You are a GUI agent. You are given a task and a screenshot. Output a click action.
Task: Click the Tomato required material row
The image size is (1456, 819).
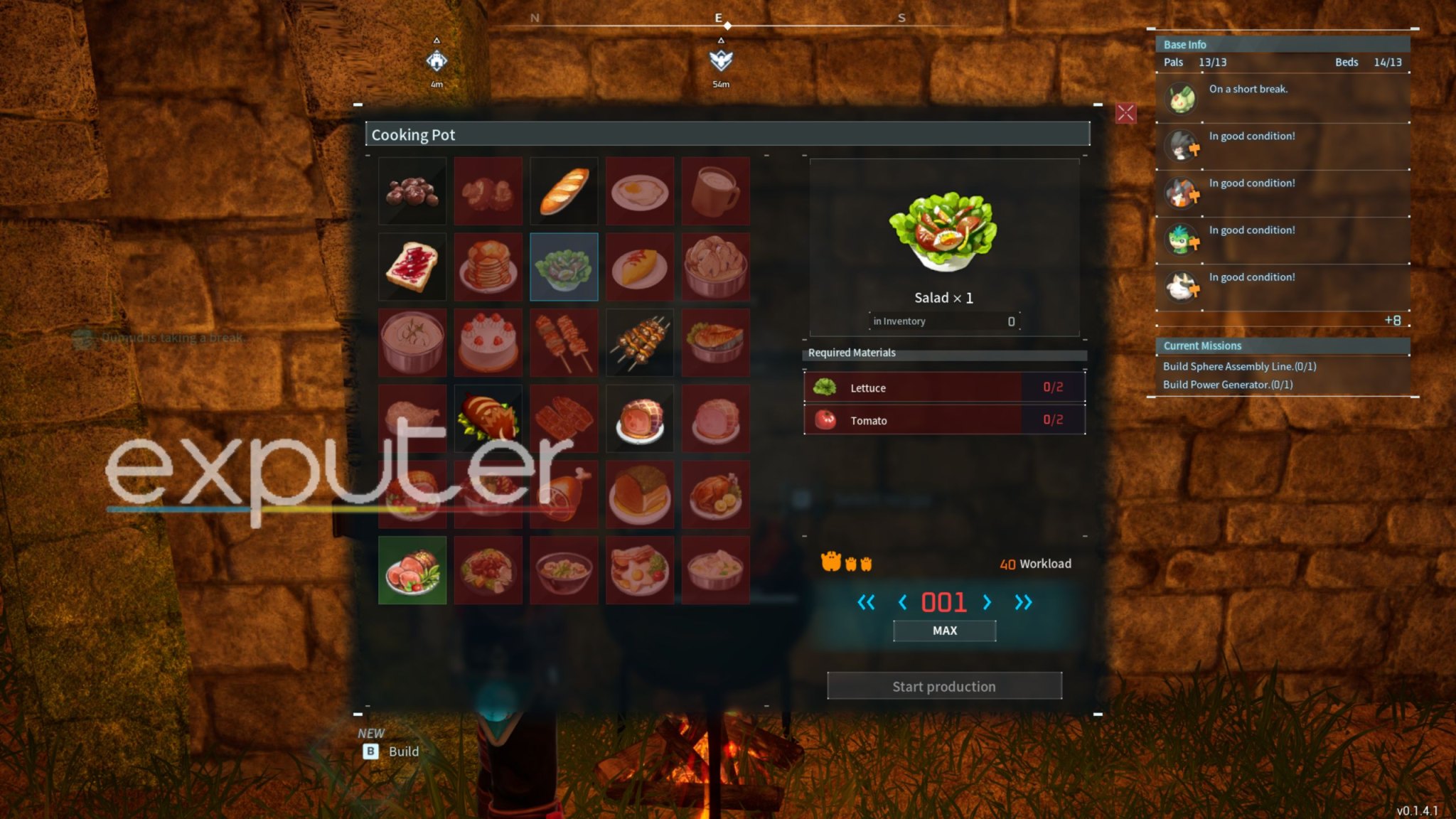pyautogui.click(x=944, y=420)
